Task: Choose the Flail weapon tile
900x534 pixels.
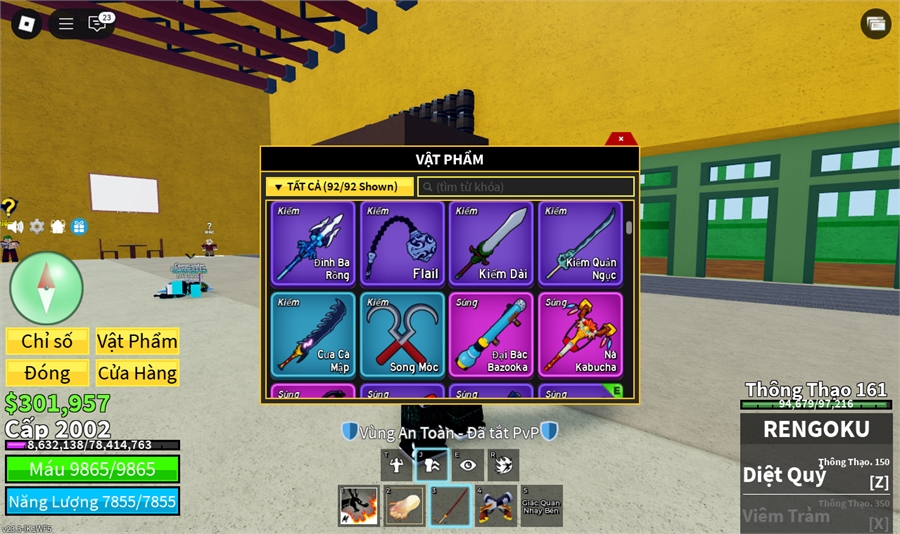Action: 402,244
